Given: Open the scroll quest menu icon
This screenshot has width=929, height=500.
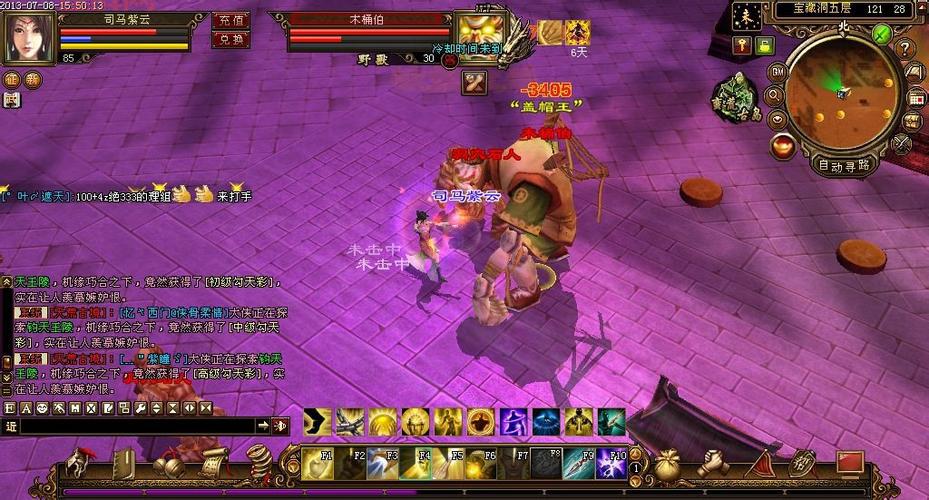Looking at the screenshot, I should click(x=212, y=463).
